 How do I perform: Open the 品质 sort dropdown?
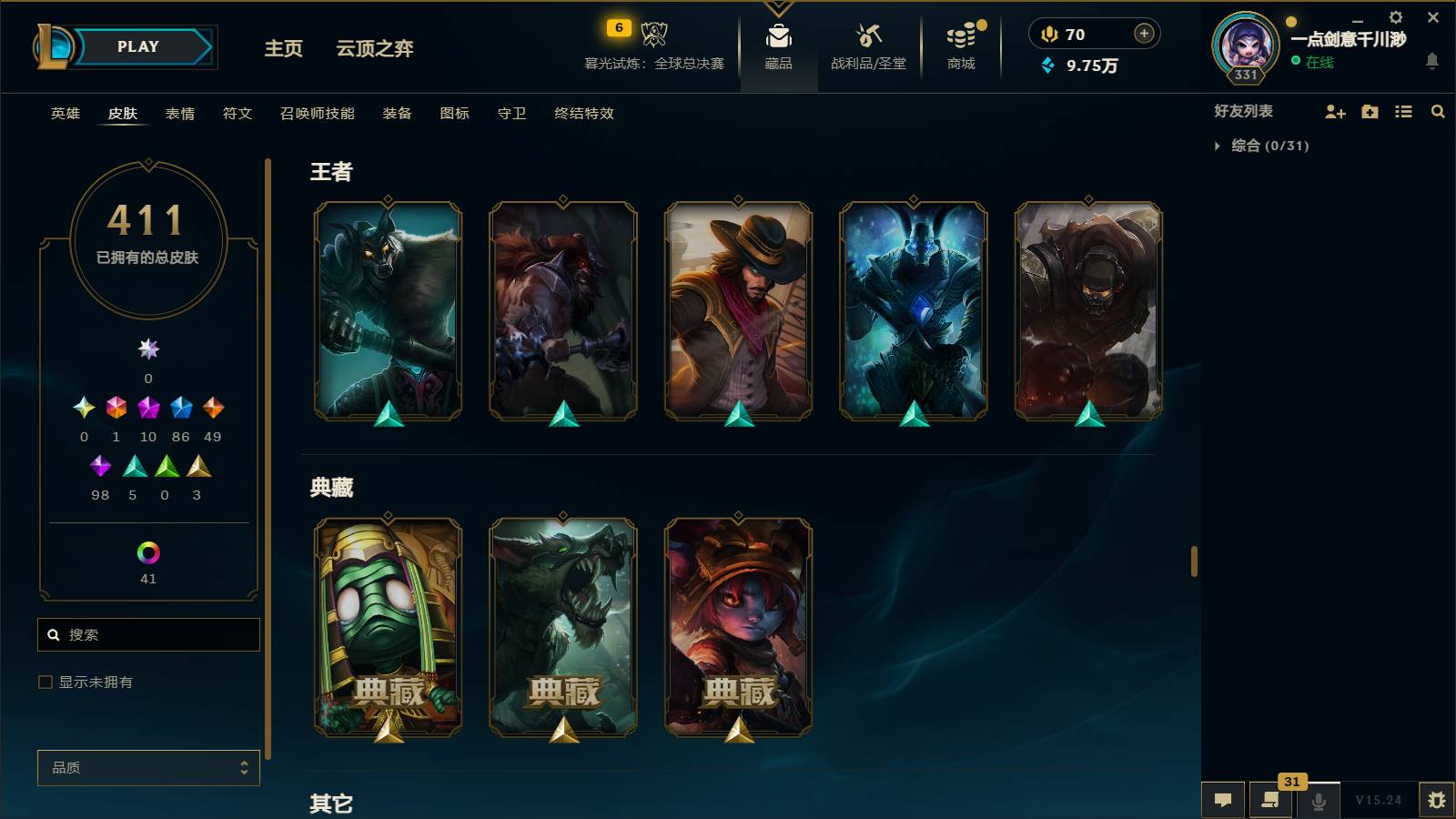point(147,767)
